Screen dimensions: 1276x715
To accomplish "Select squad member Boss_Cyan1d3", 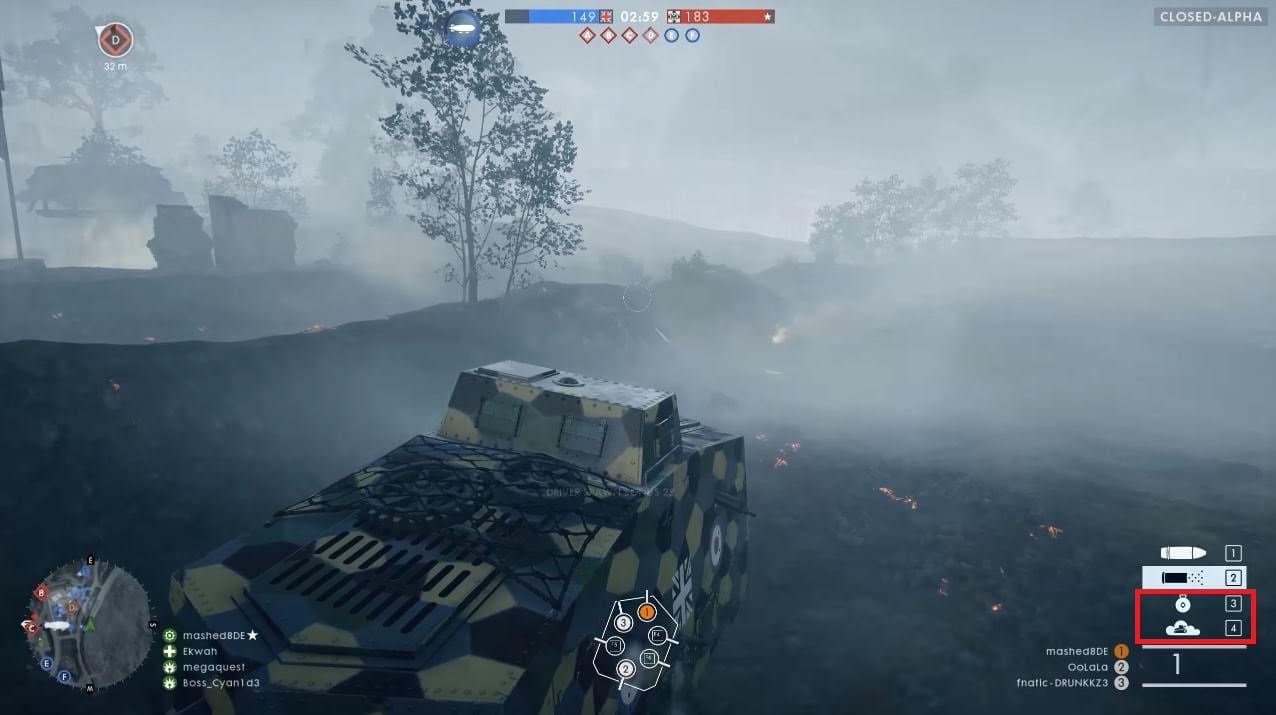I will 220,683.
